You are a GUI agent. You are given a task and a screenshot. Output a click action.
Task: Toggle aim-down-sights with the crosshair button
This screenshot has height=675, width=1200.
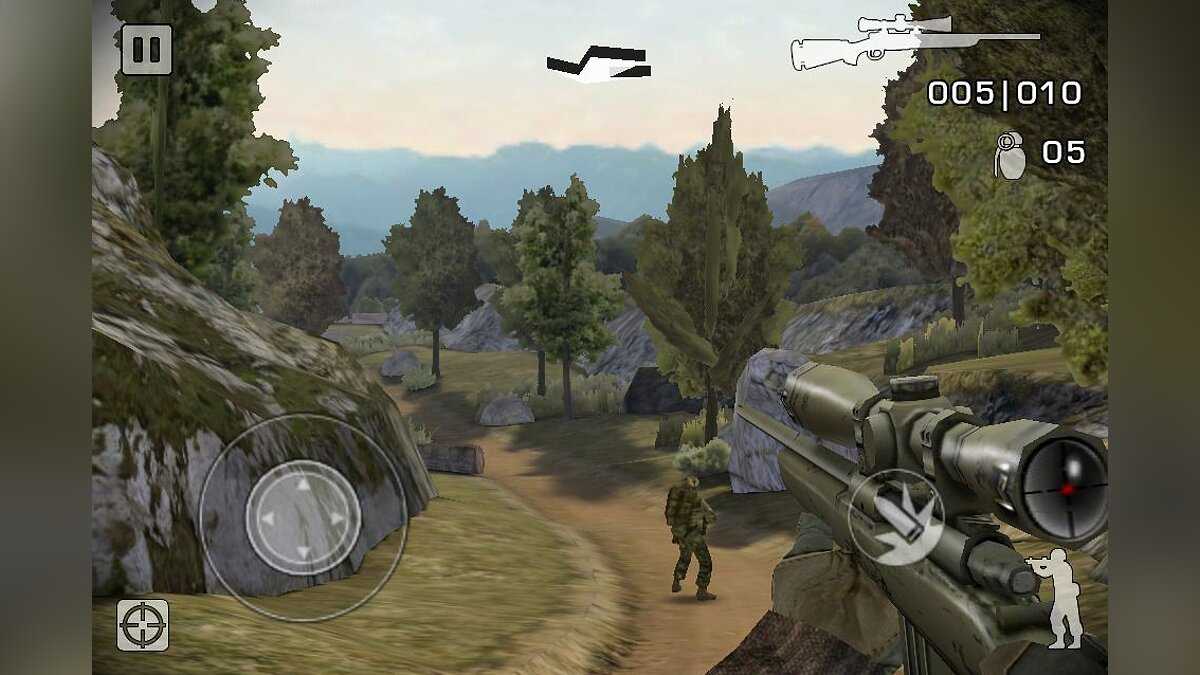142,625
